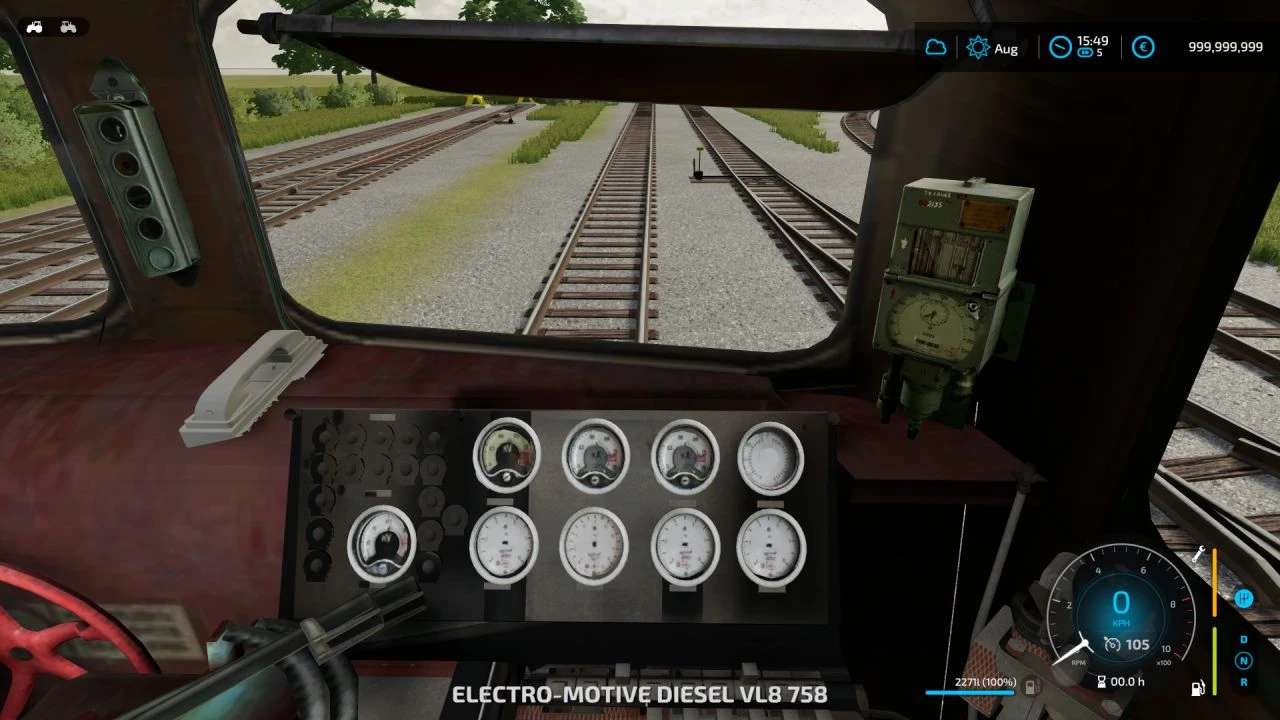The height and width of the screenshot is (720, 1280).
Task: Toggle the blue gearshift transmission icon
Action: pos(1244,598)
